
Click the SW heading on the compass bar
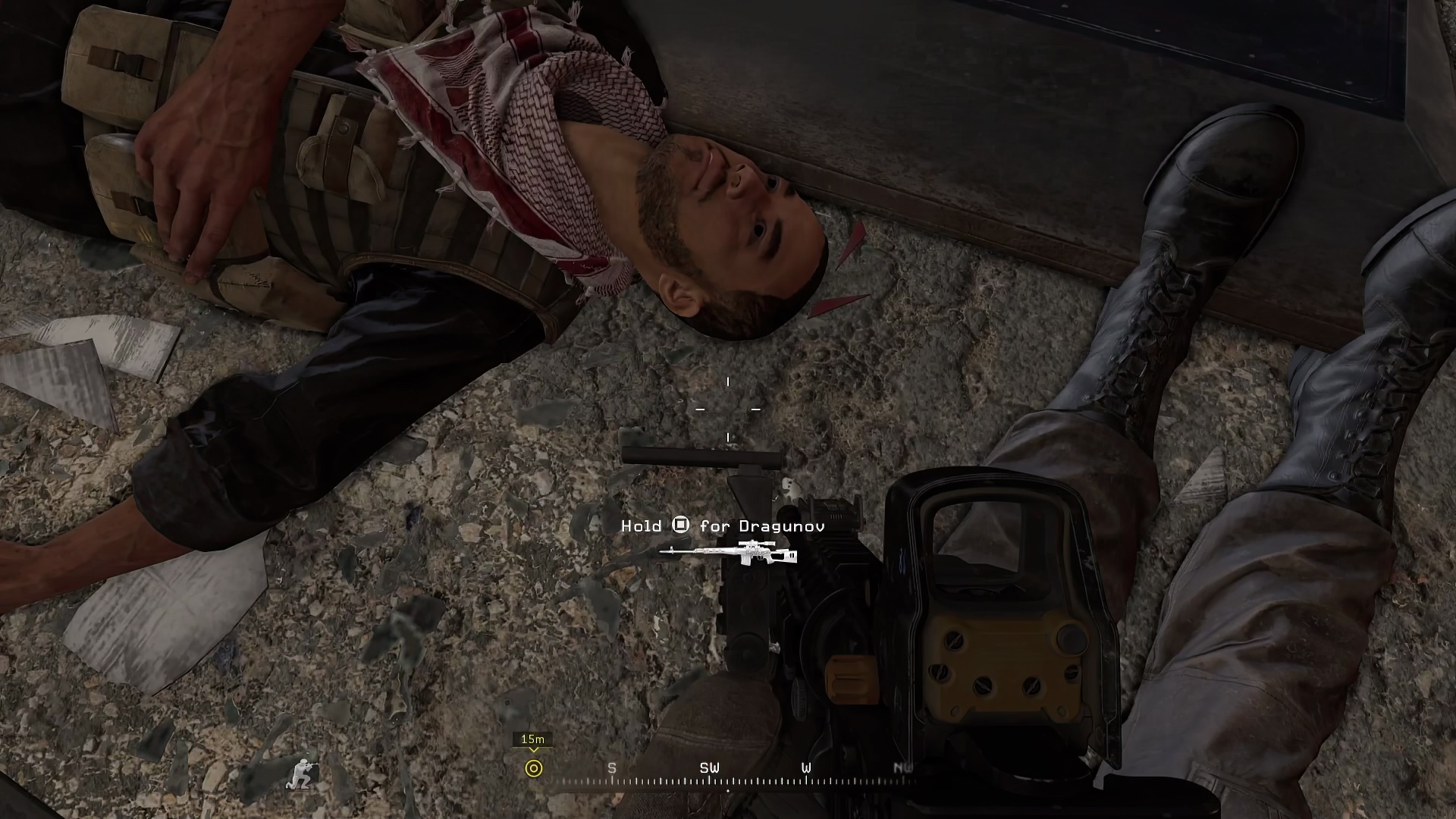coord(709,768)
